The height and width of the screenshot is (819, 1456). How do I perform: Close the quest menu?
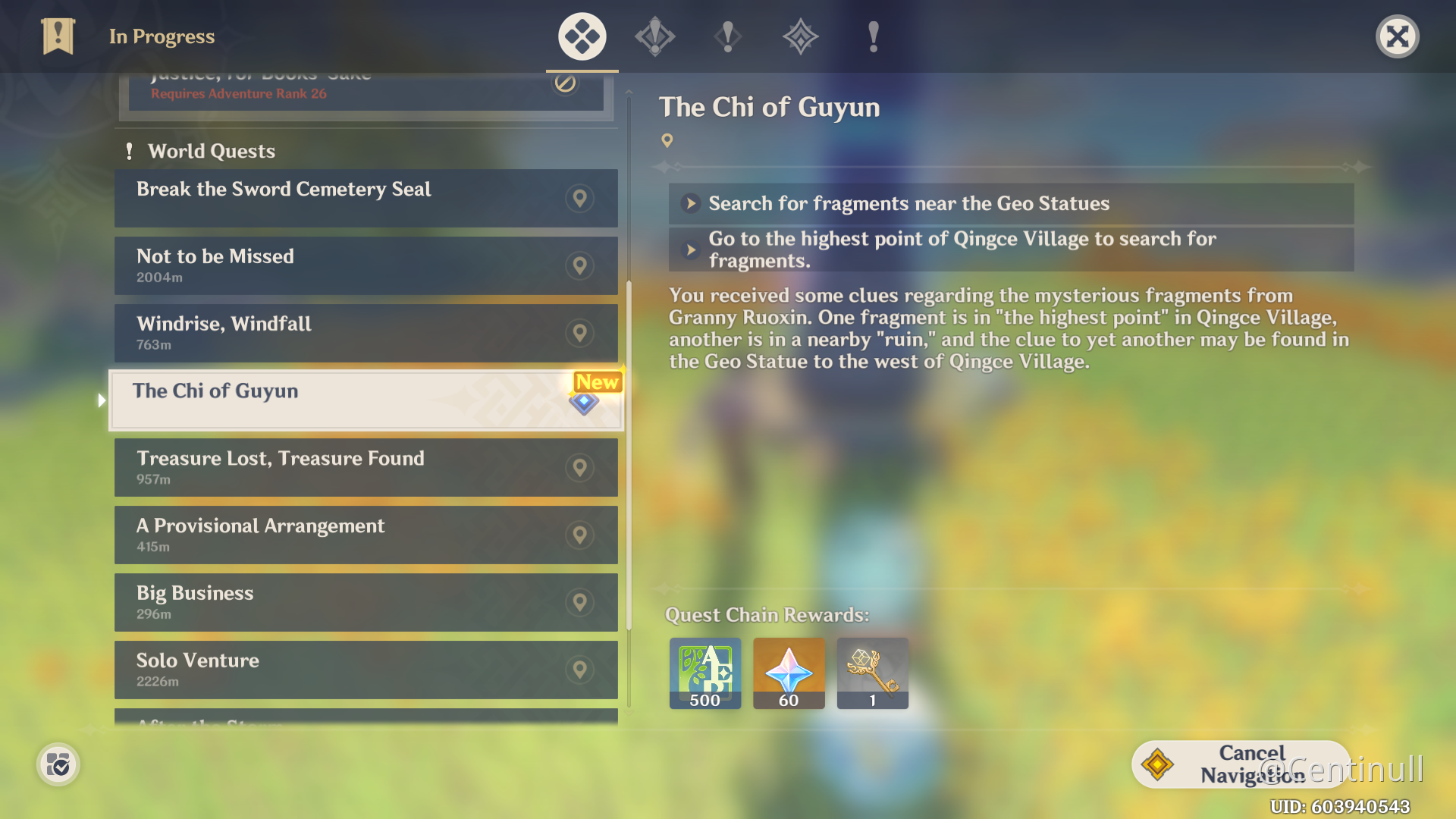1397,36
